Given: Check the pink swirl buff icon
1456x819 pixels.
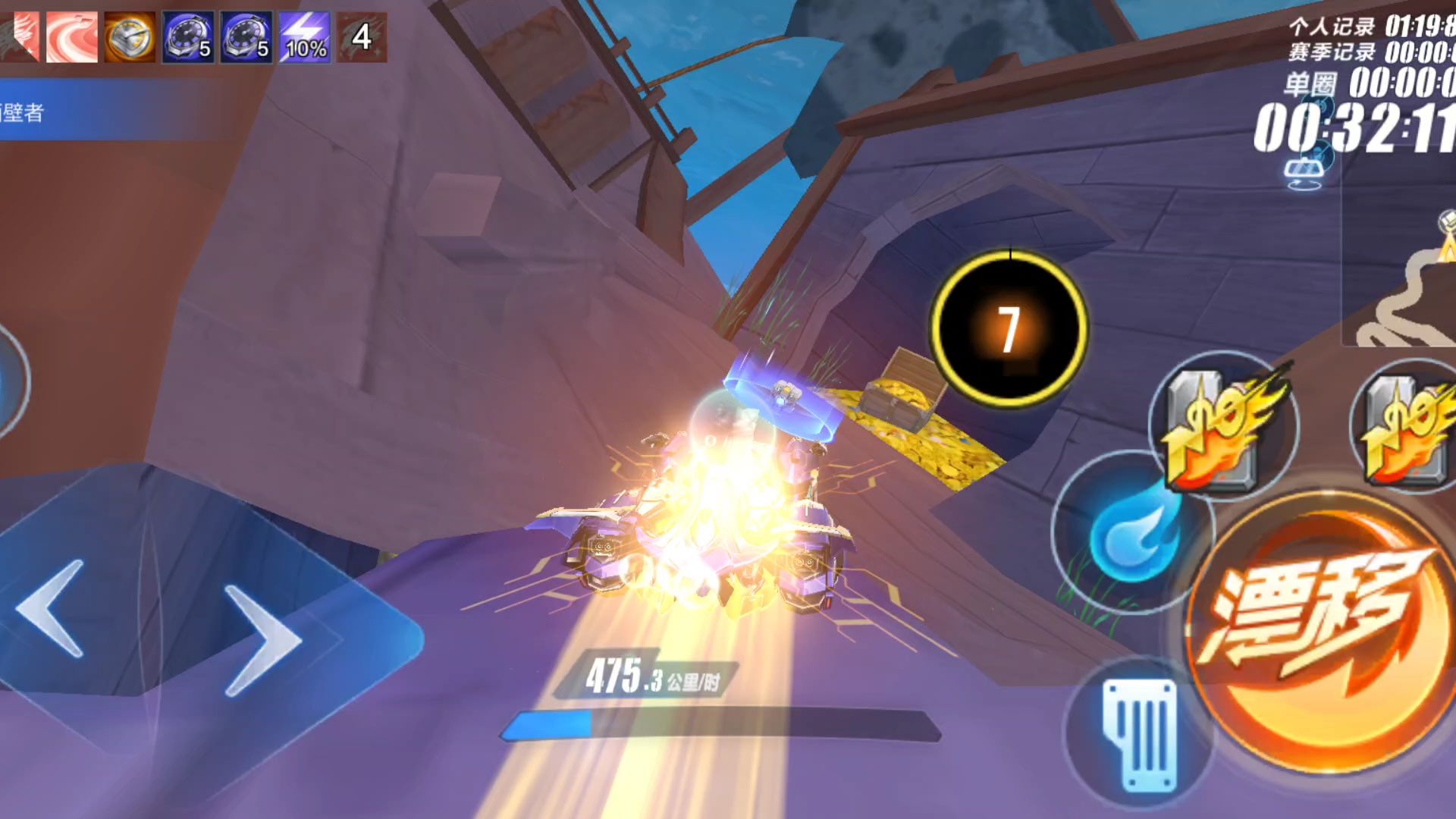Looking at the screenshot, I should point(72,37).
